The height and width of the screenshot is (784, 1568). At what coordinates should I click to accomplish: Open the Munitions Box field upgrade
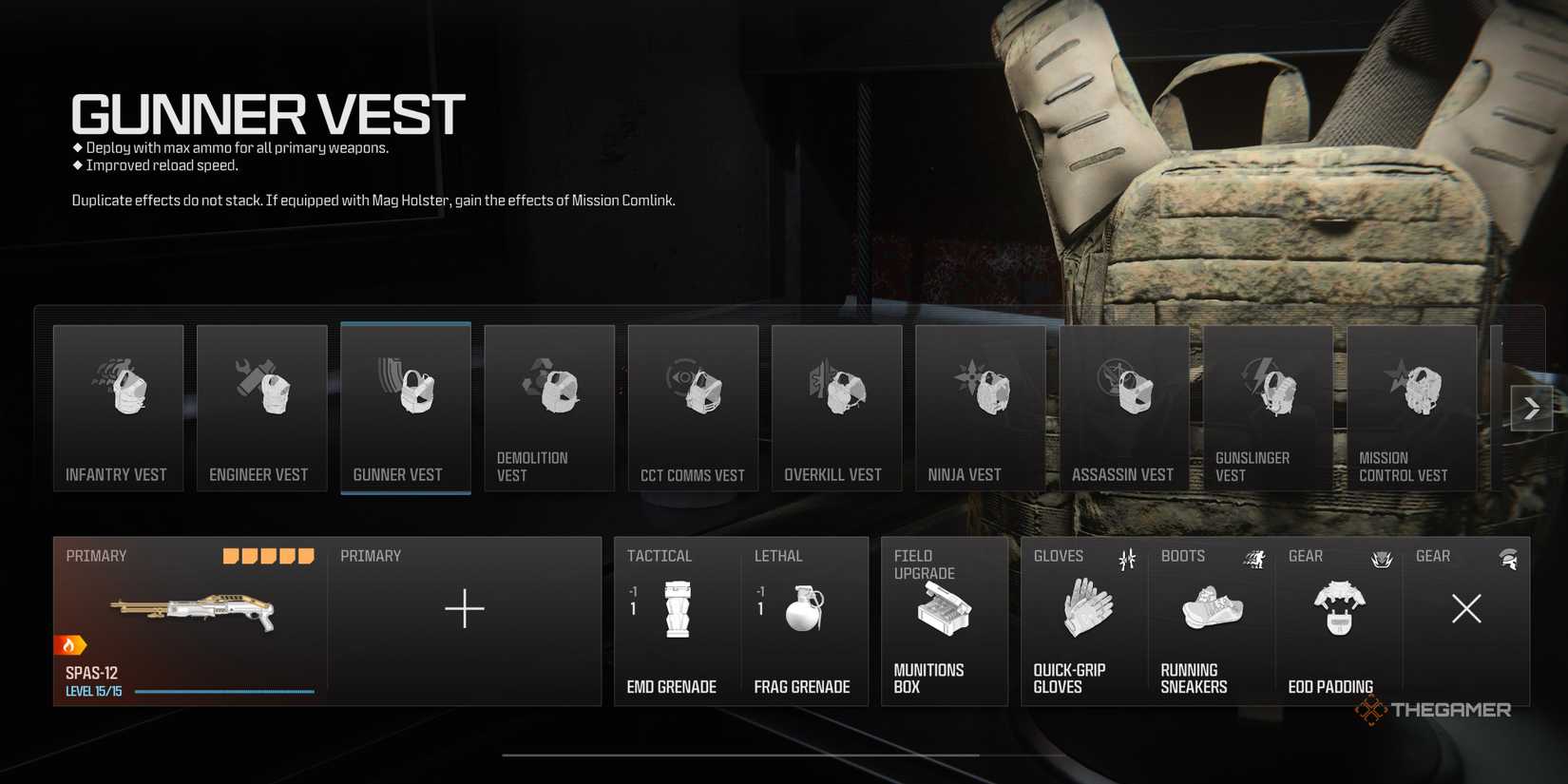944,618
